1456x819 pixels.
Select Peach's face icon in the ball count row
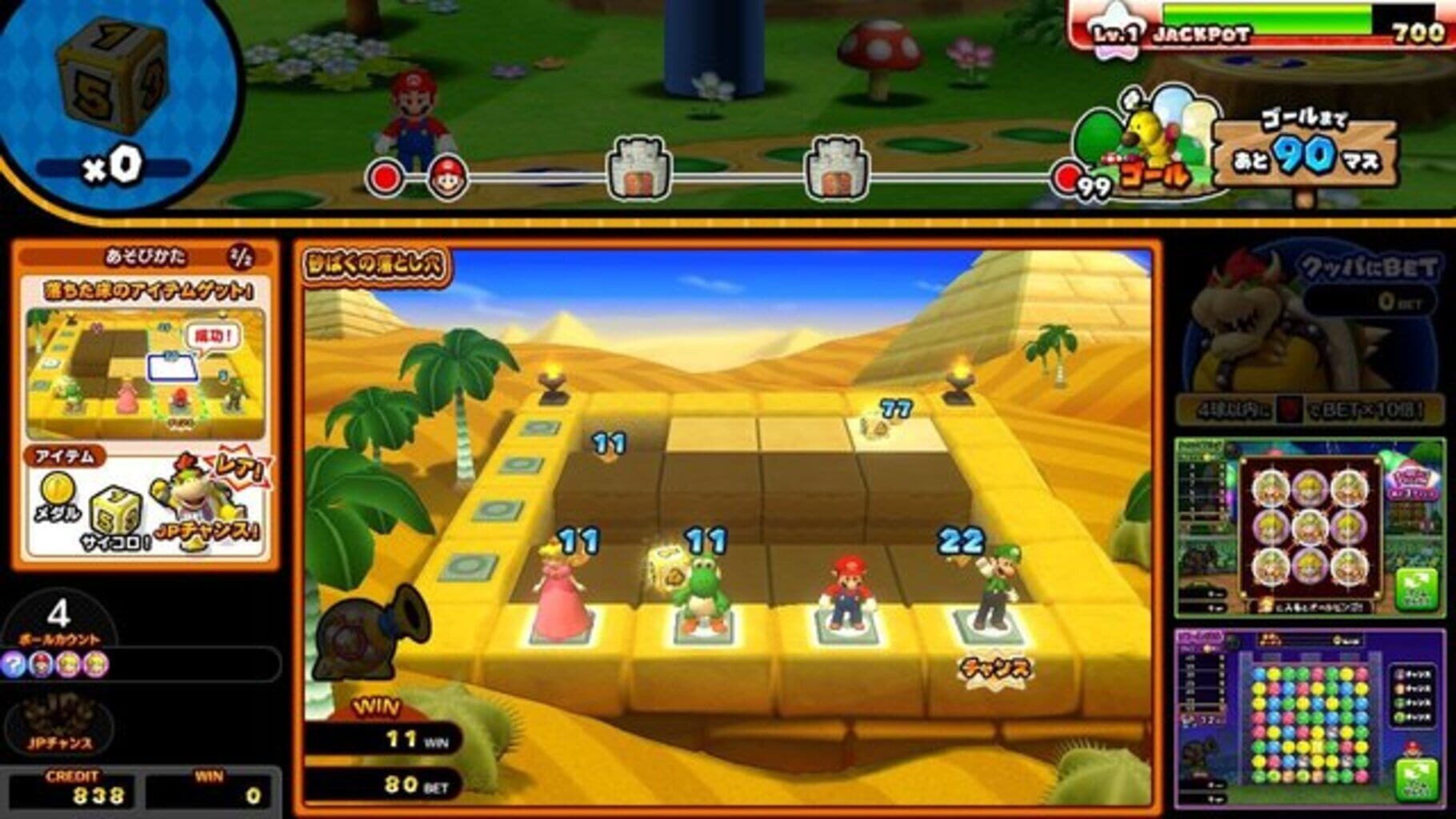click(68, 662)
